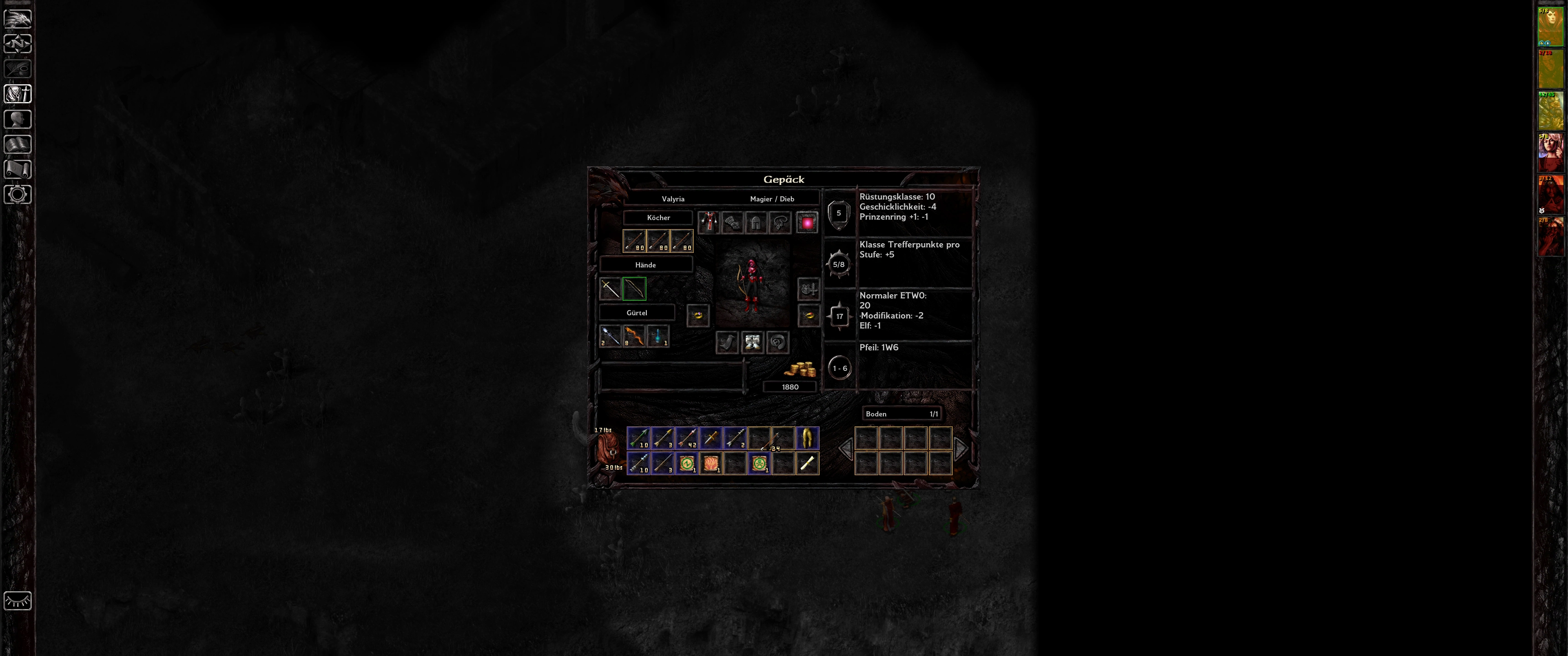Select the glowing pink amulet slot
1568x656 pixels.
pyautogui.click(x=807, y=223)
